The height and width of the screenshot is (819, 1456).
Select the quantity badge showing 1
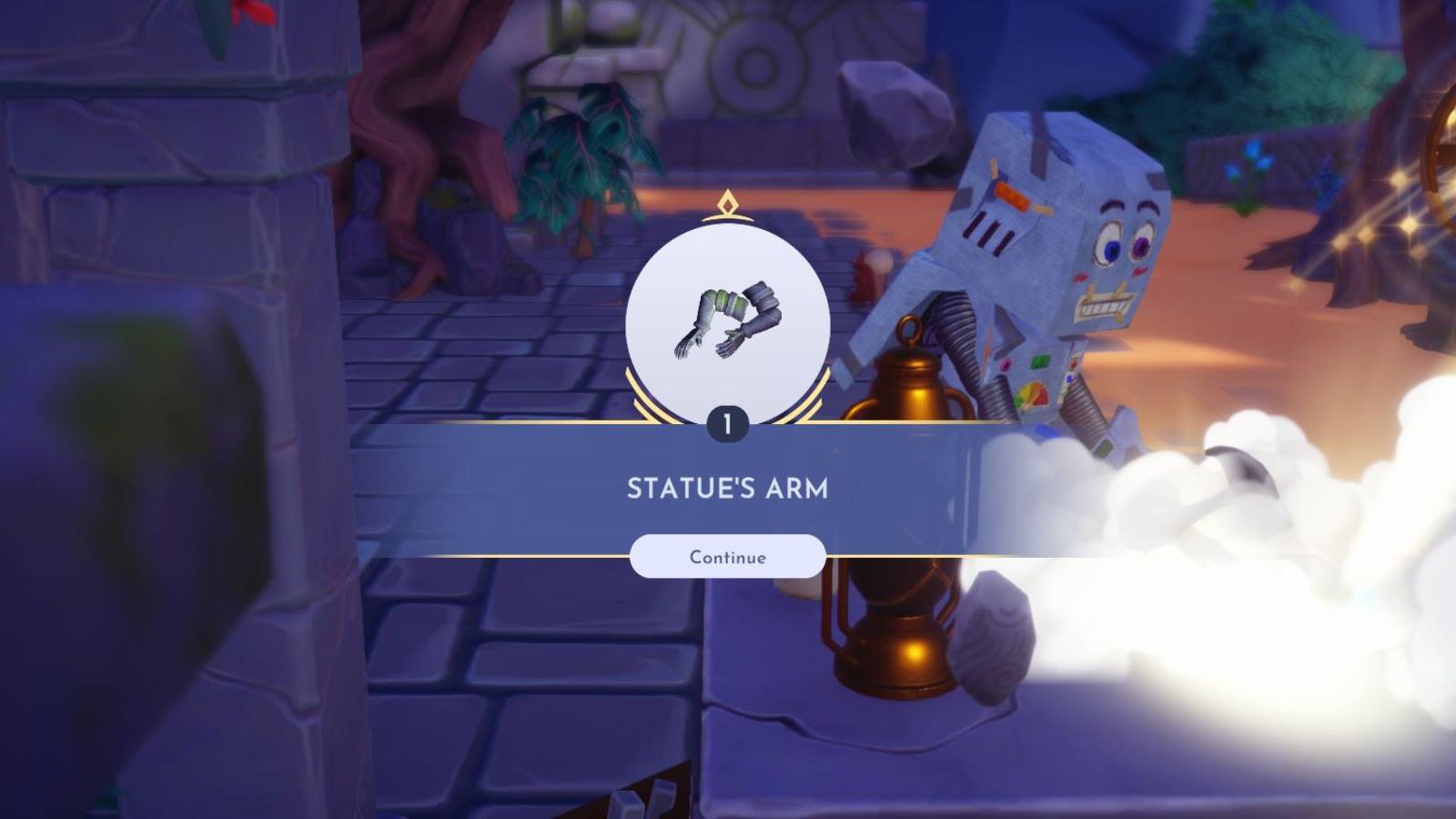click(726, 420)
